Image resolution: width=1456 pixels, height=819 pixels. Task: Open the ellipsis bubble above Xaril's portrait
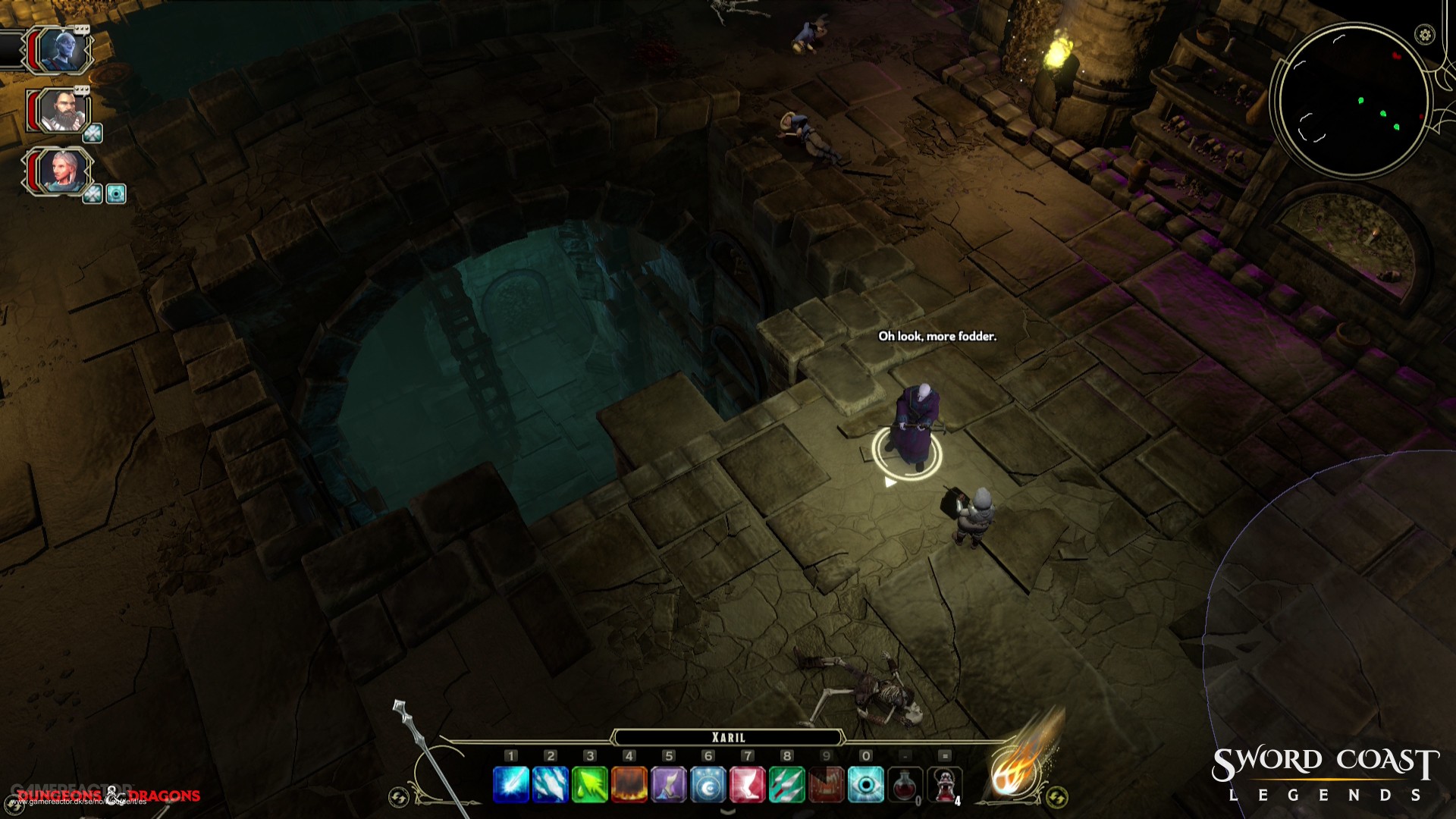[x=82, y=27]
